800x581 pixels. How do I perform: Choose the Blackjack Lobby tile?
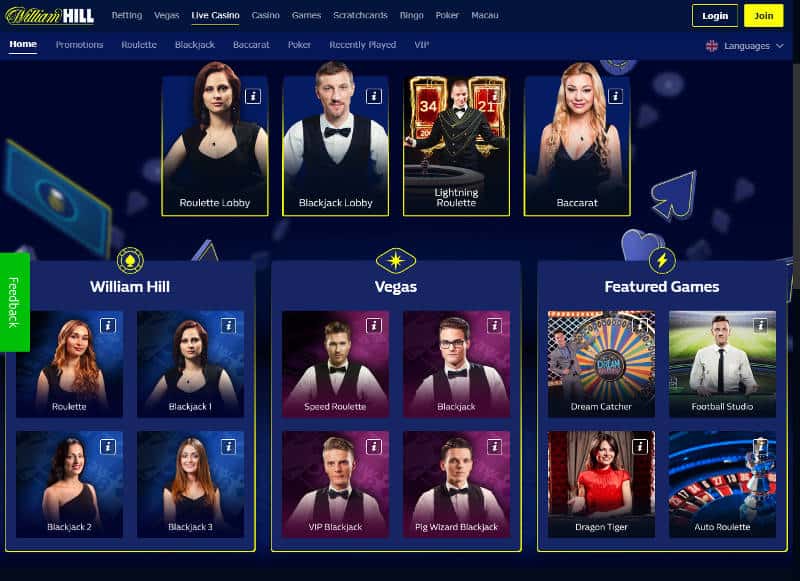pos(335,145)
